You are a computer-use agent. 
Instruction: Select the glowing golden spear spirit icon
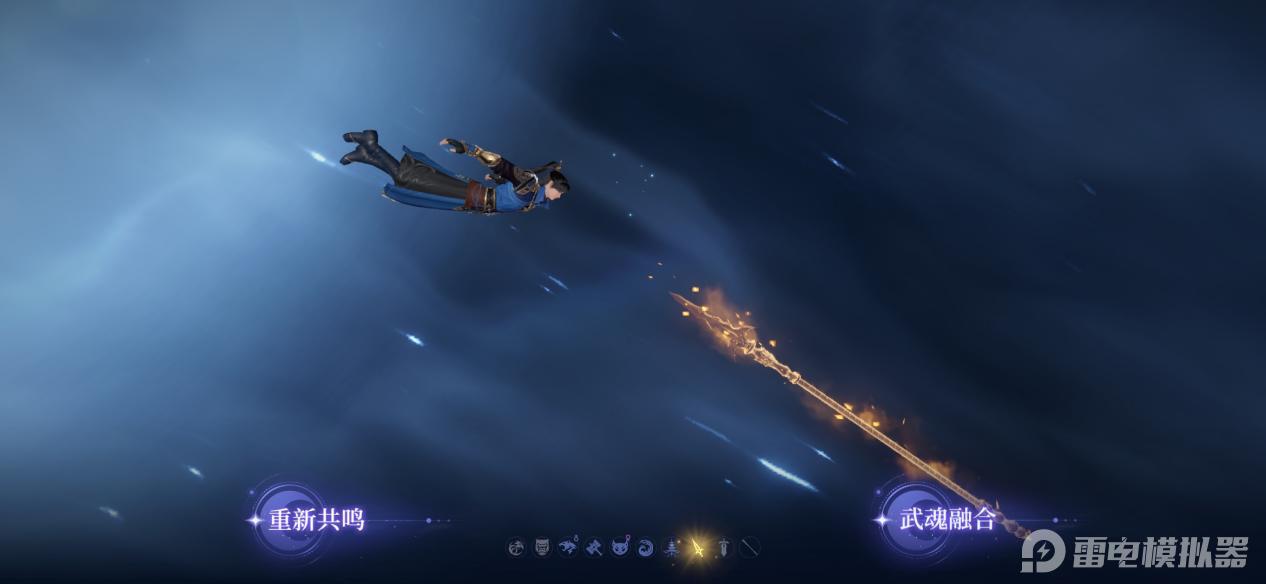point(698,547)
